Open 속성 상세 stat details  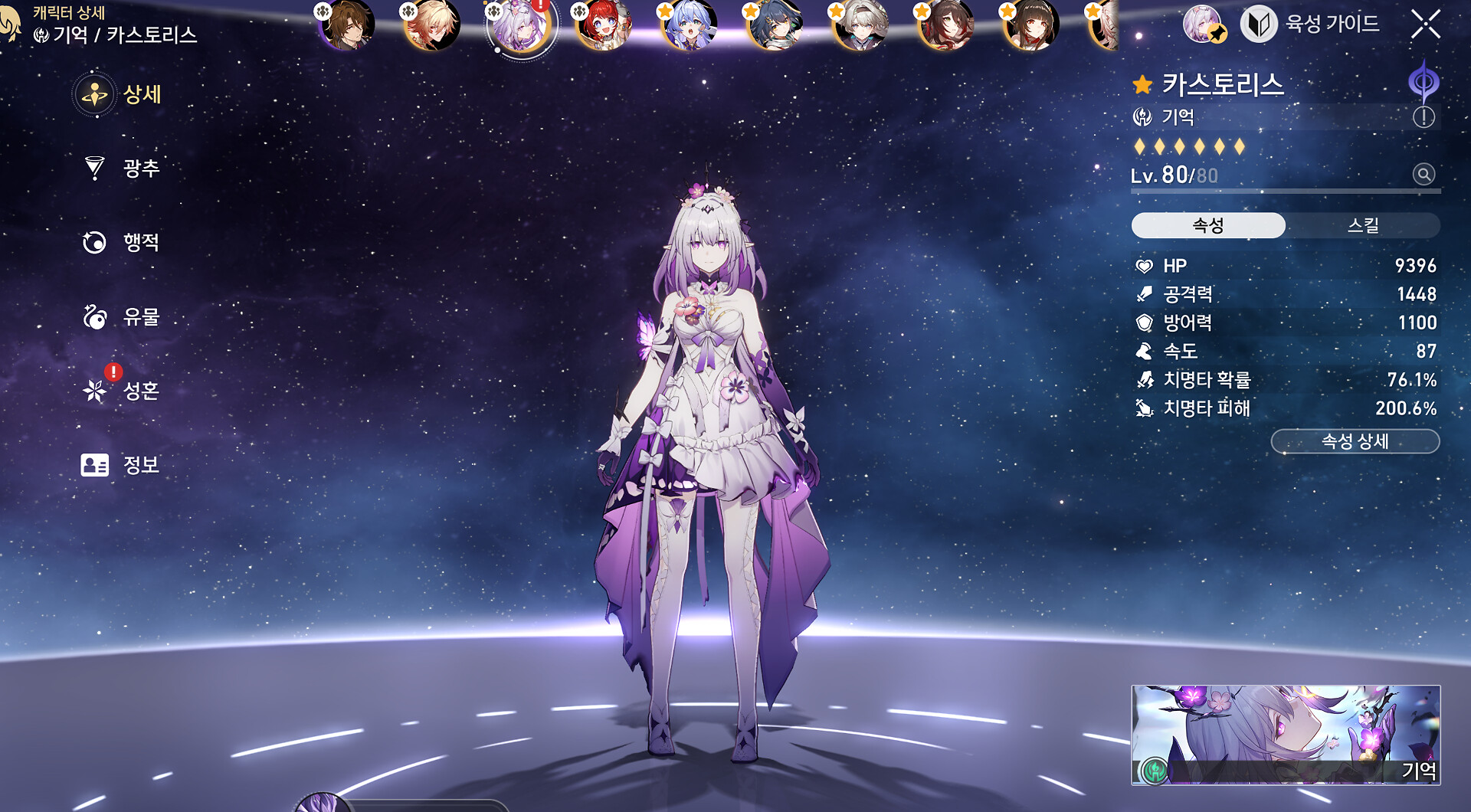pyautogui.click(x=1355, y=441)
